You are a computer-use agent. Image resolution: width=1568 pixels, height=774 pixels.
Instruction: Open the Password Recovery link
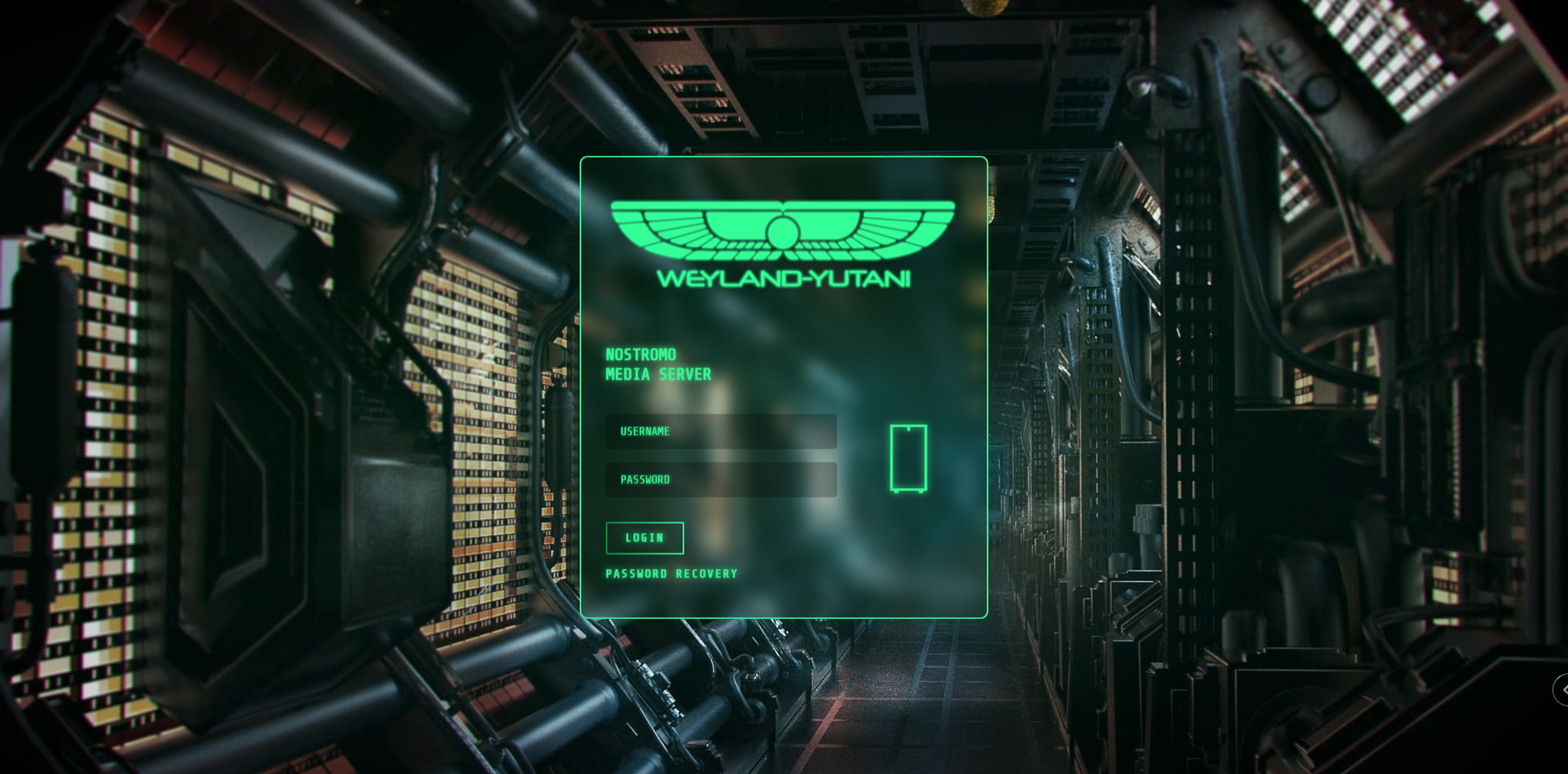click(671, 574)
